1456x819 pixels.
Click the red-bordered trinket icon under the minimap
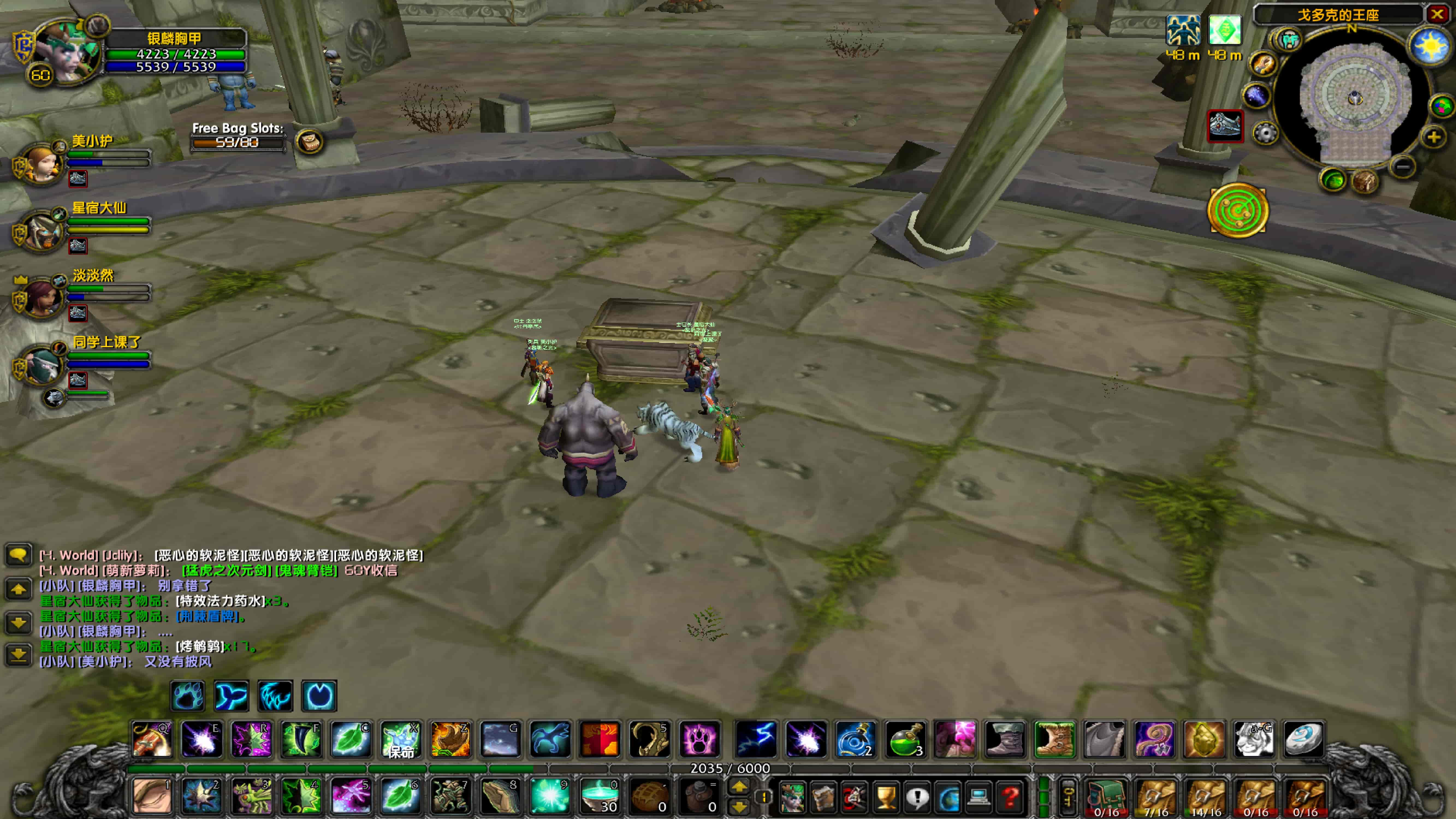[x=1225, y=127]
